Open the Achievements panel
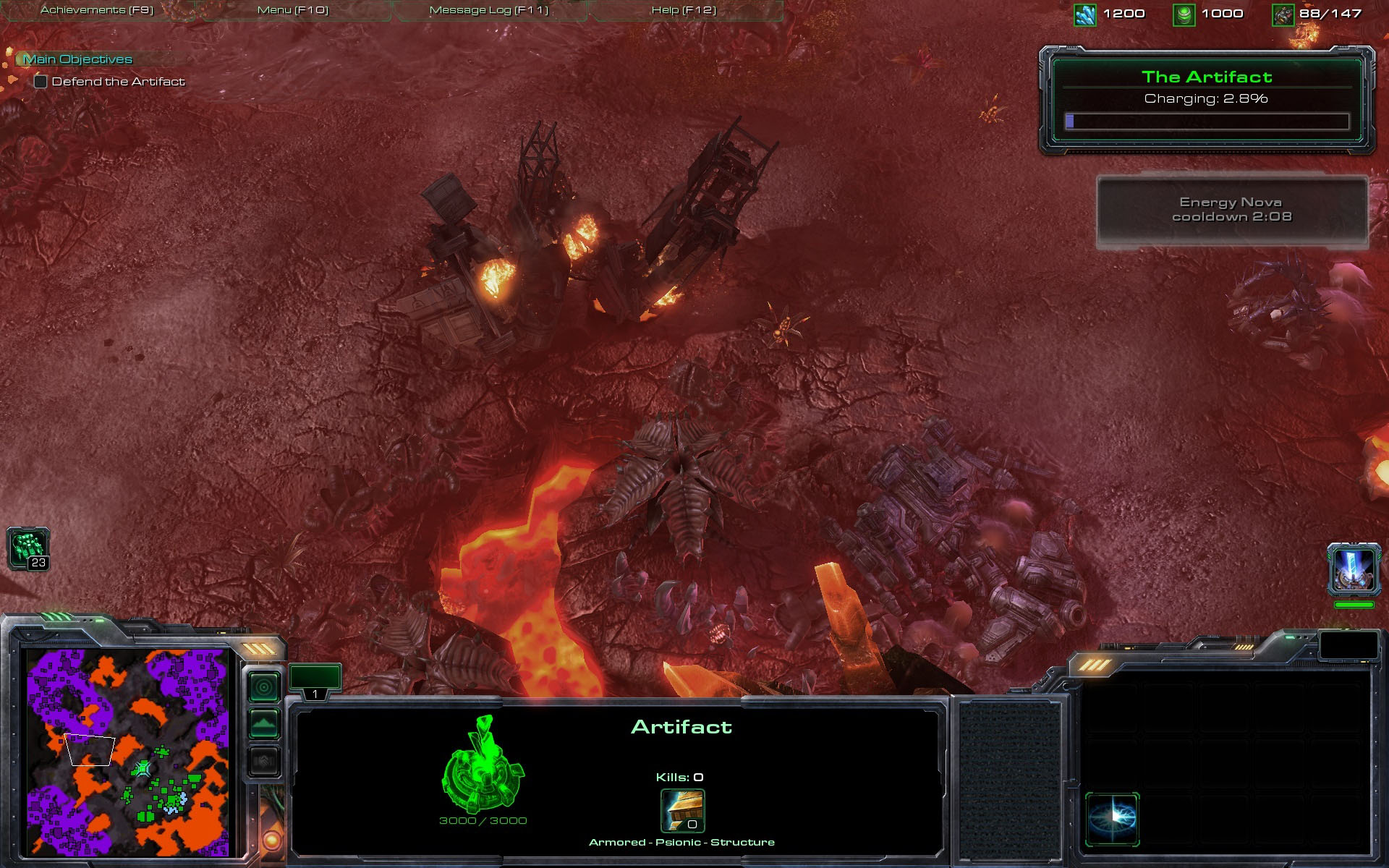This screenshot has width=1389, height=868. point(97,10)
